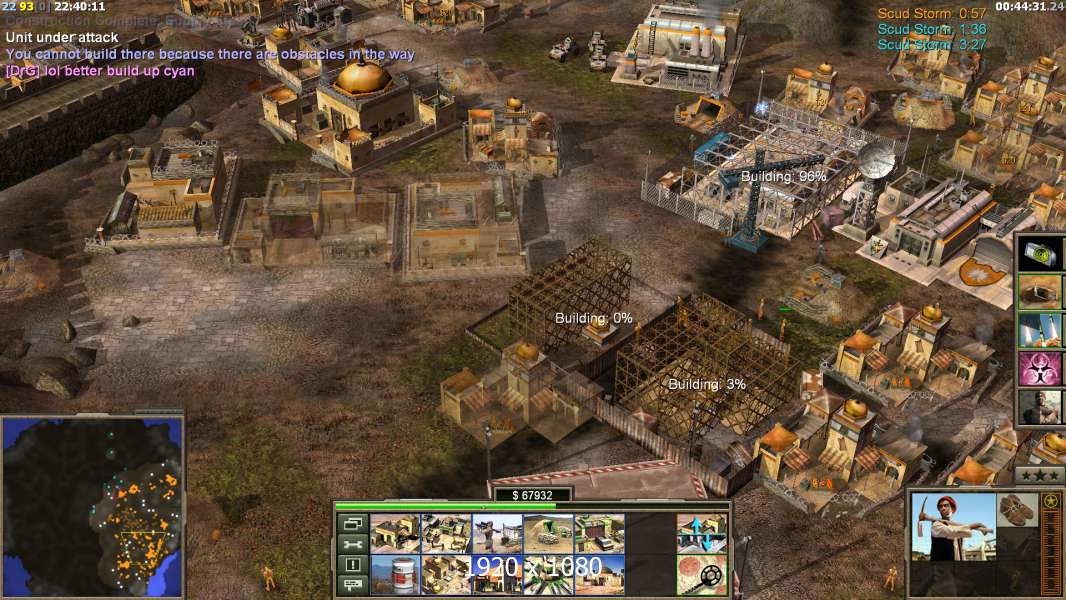
Task: Activate the radar scan disc icon
Action: point(701,574)
